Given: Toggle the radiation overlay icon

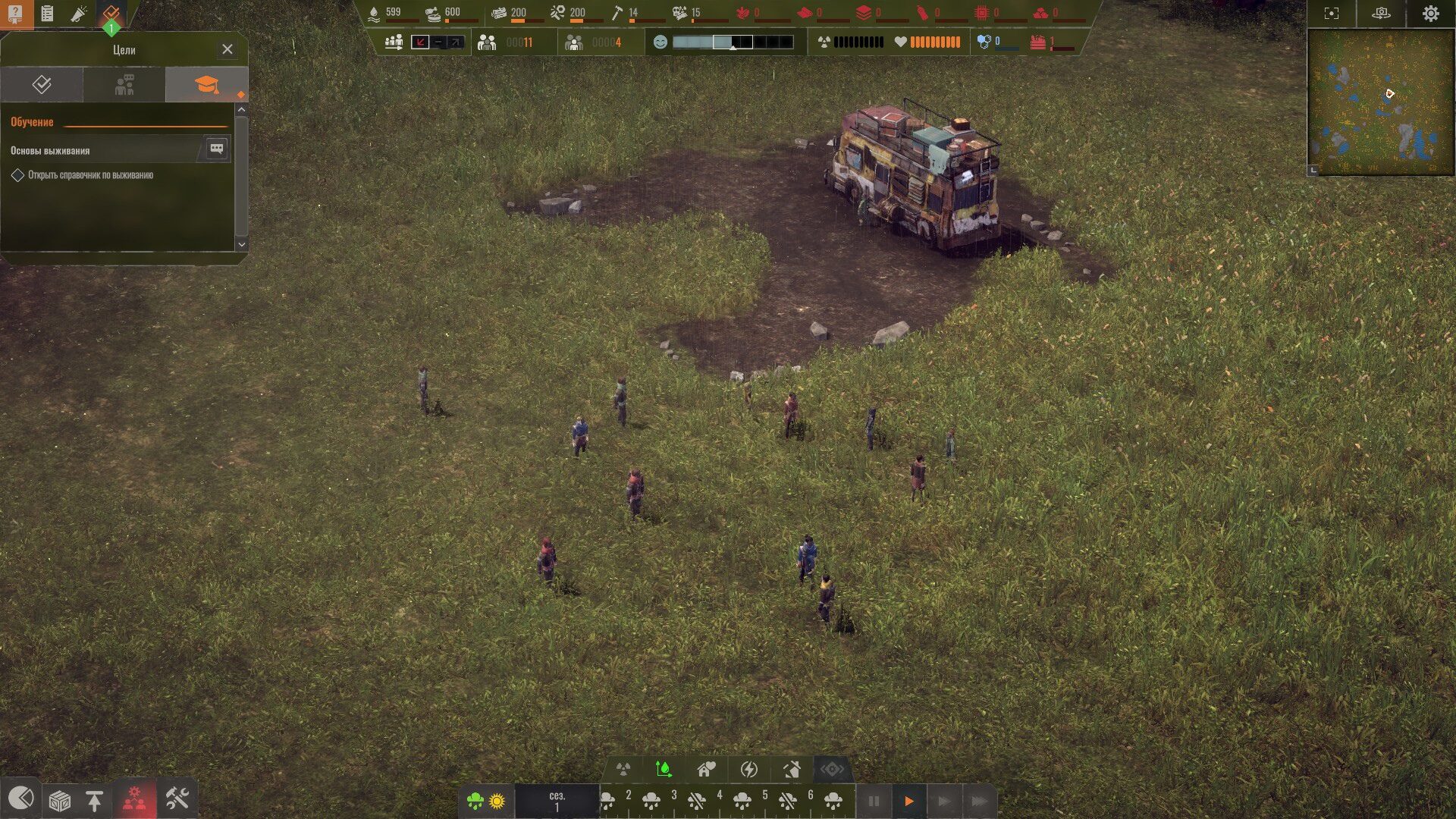Looking at the screenshot, I should coord(623,770).
